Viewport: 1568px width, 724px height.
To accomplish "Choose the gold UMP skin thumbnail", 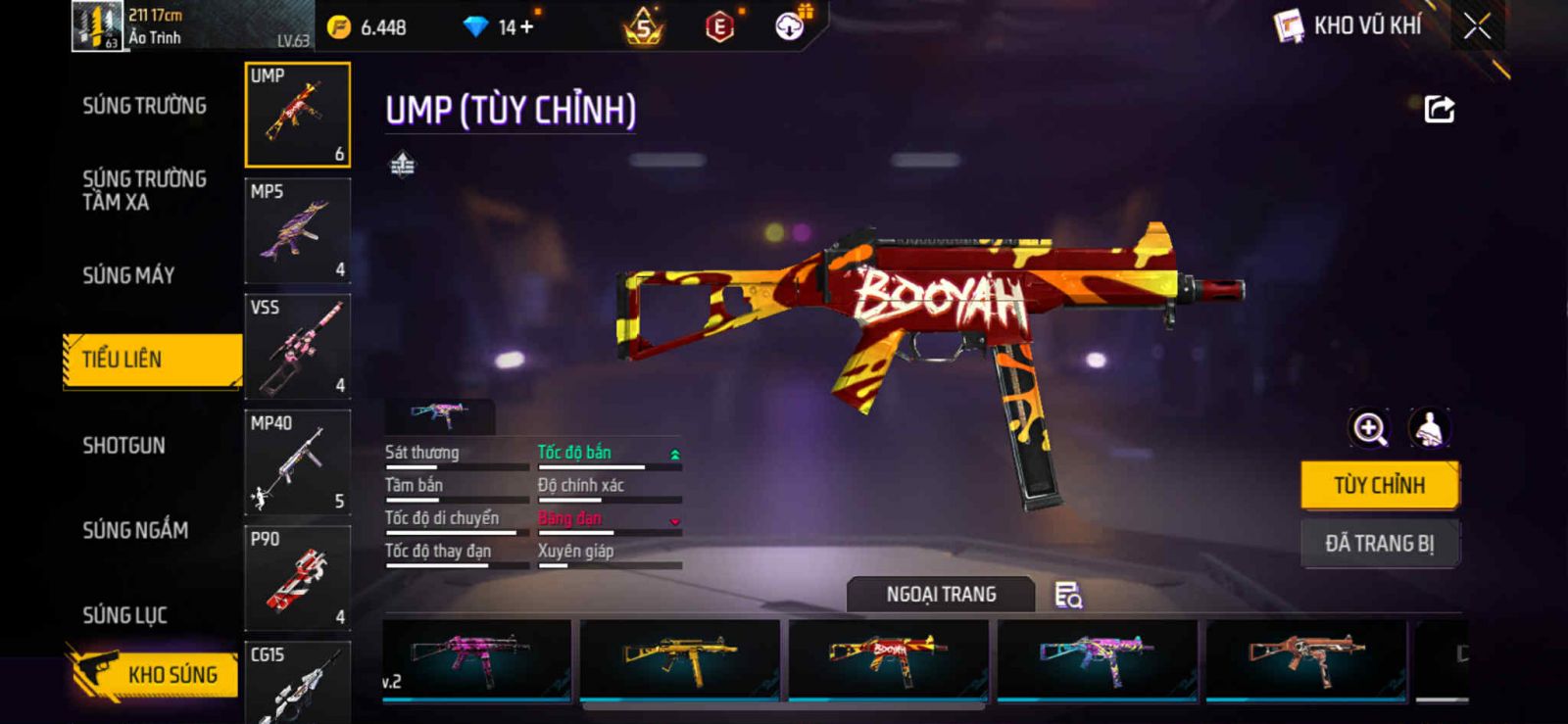I will coord(680,658).
